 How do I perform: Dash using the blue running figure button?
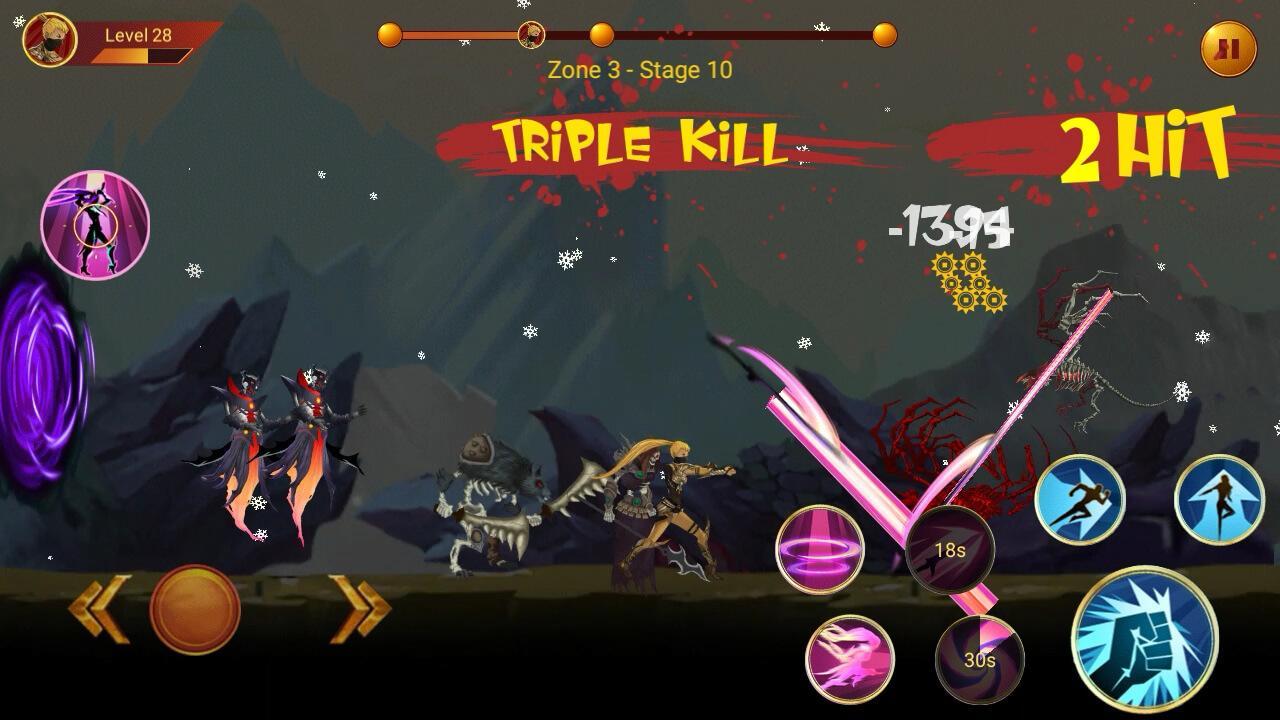coord(1079,499)
